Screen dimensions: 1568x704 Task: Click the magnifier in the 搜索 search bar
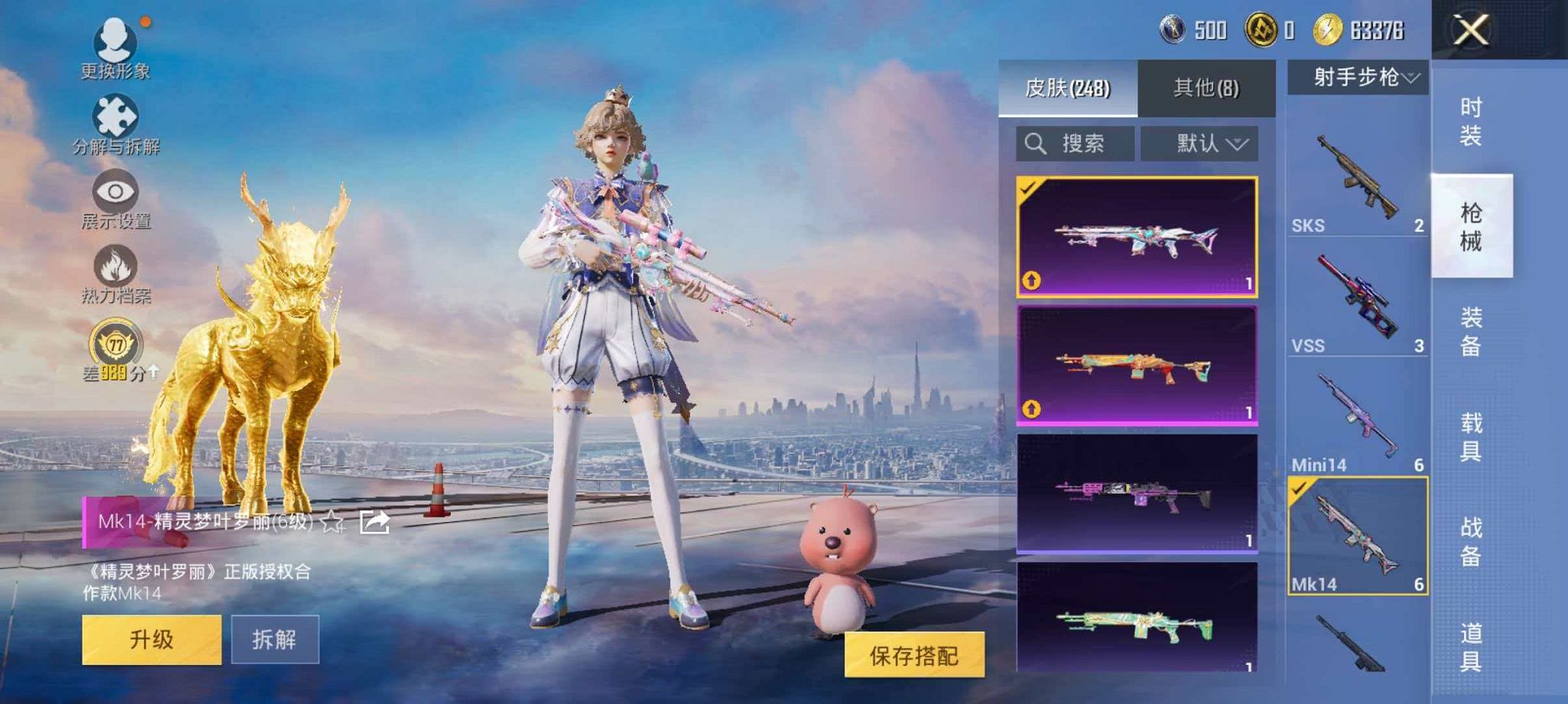point(1037,144)
